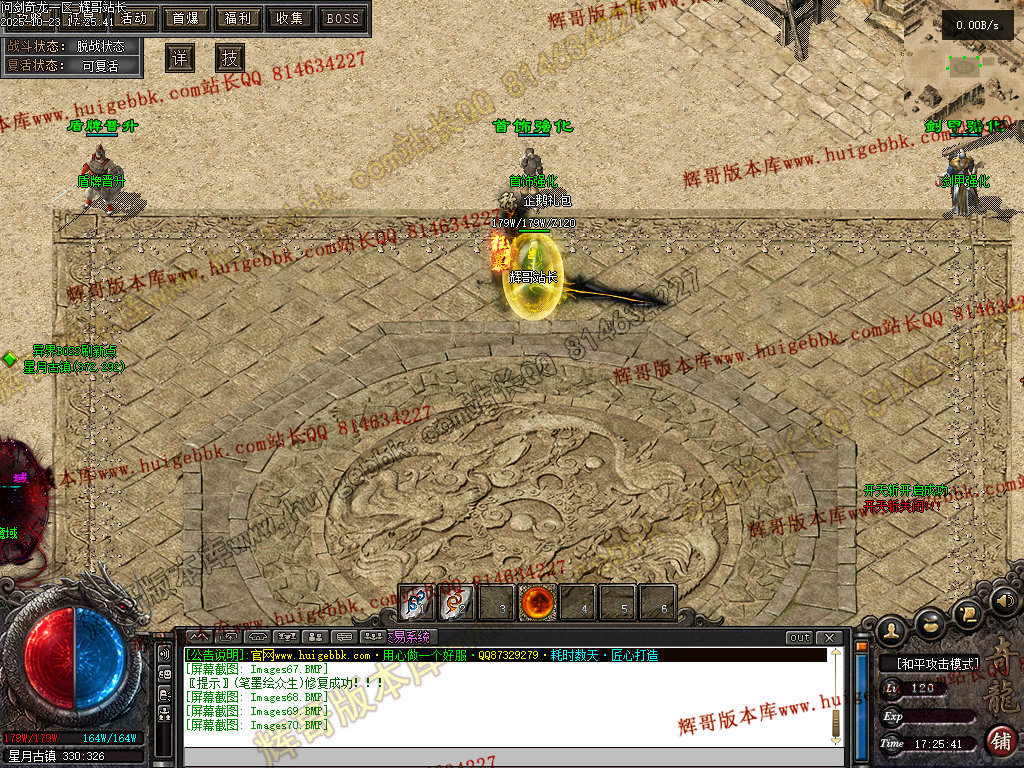Close the chat panel with the X
Viewport: 1024px width, 768px height.
coord(829,638)
